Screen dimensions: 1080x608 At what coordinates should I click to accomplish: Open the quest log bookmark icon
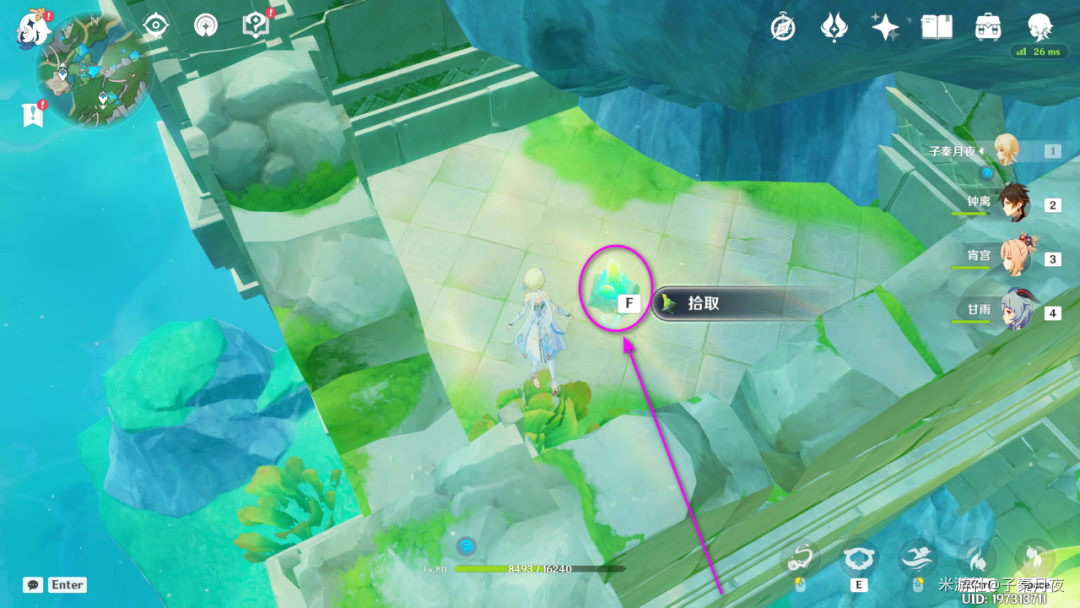(31, 115)
